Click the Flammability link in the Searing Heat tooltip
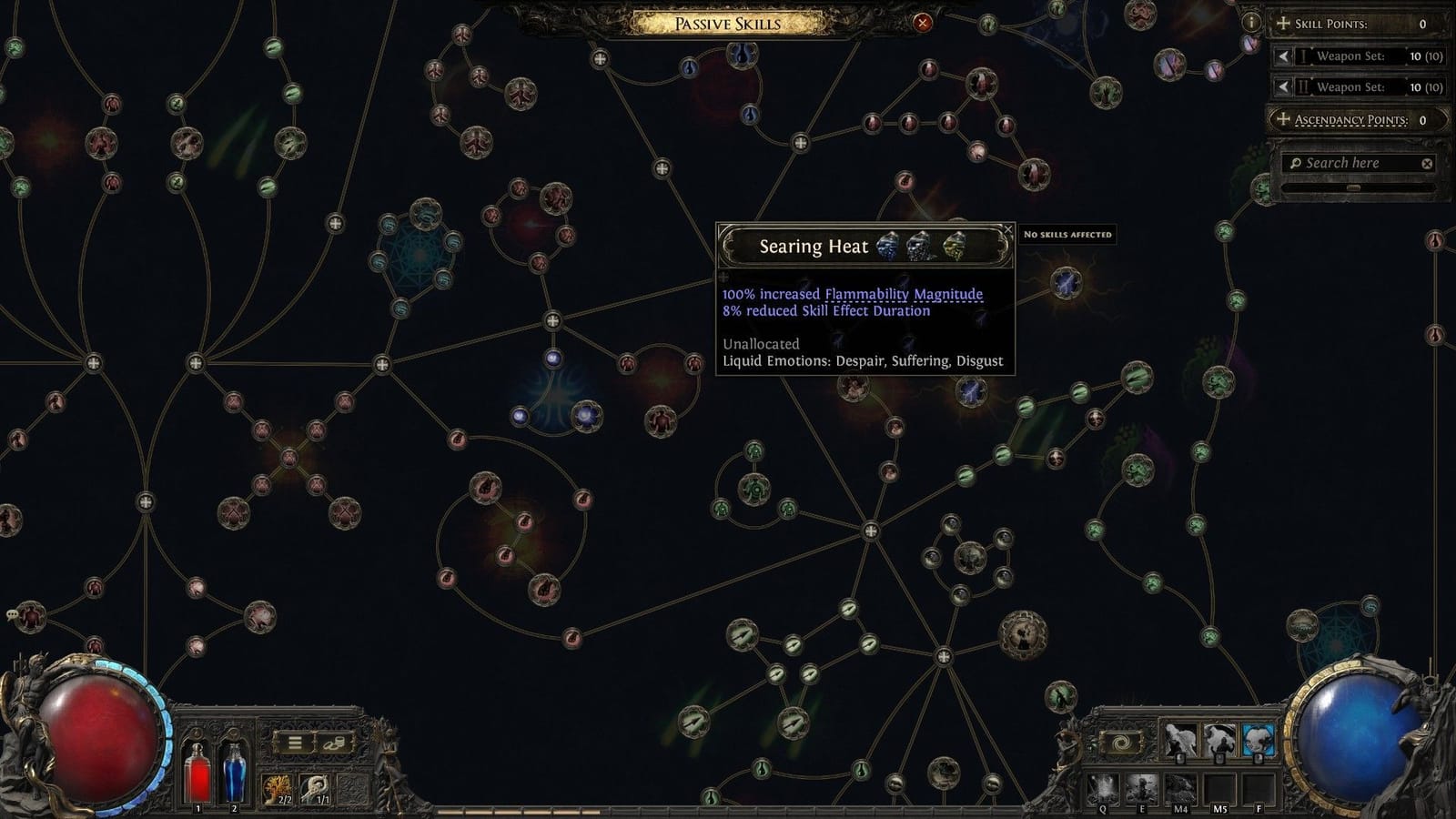Viewport: 1456px width, 819px height. pos(864,295)
